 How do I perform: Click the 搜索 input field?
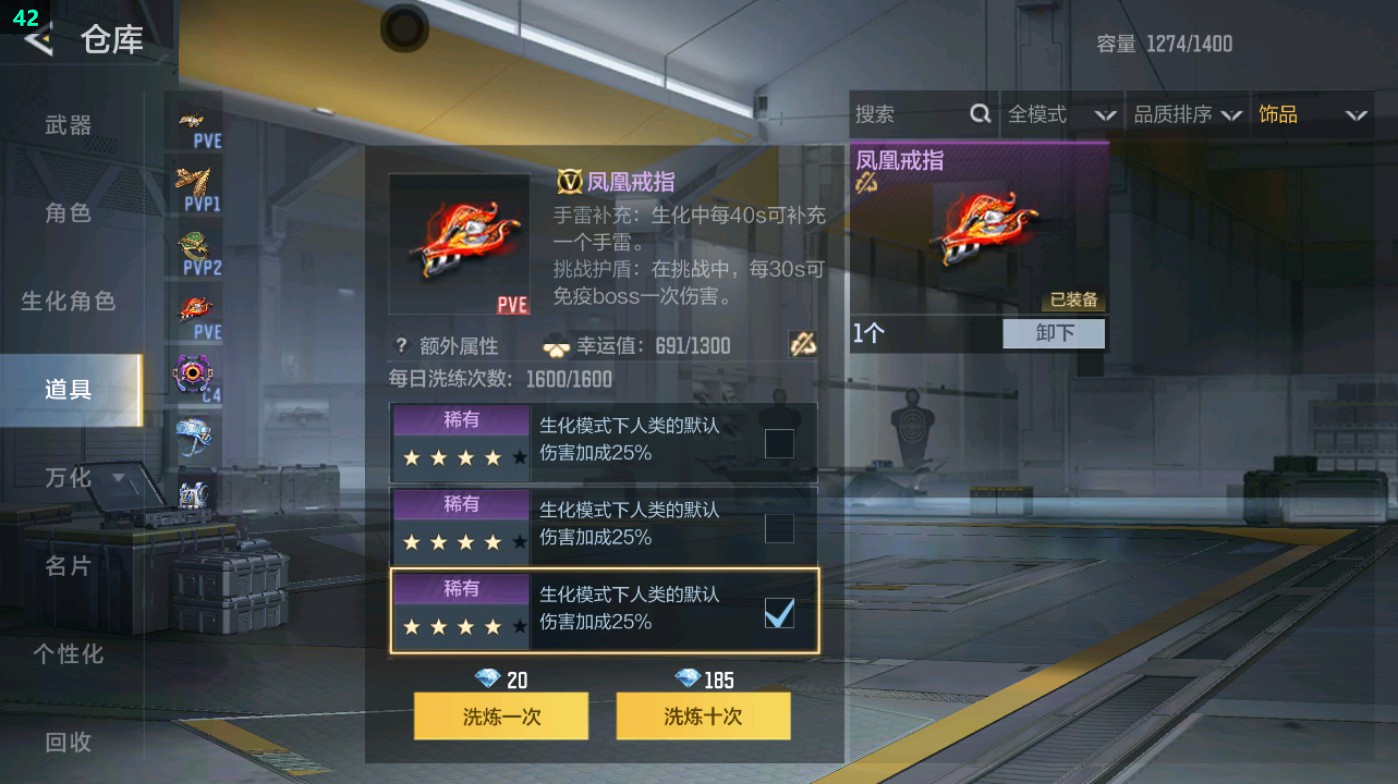(900, 114)
